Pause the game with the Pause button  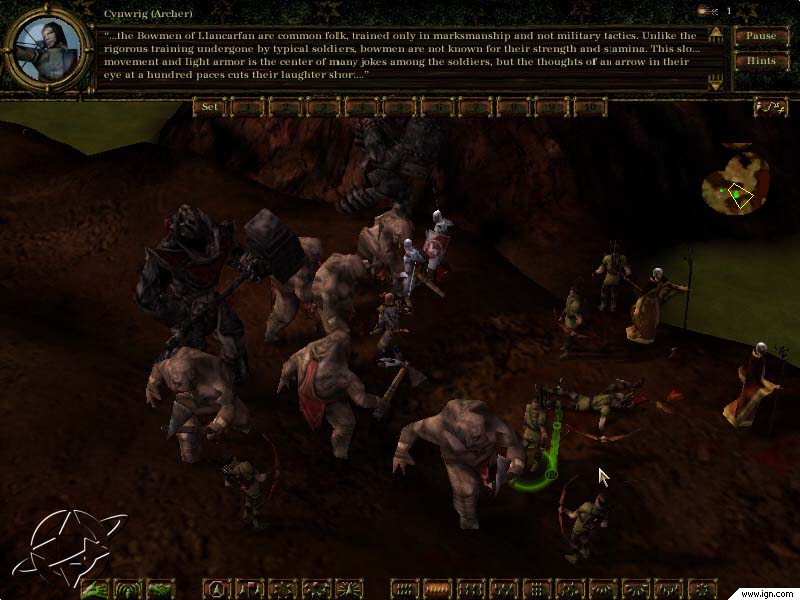click(x=761, y=36)
